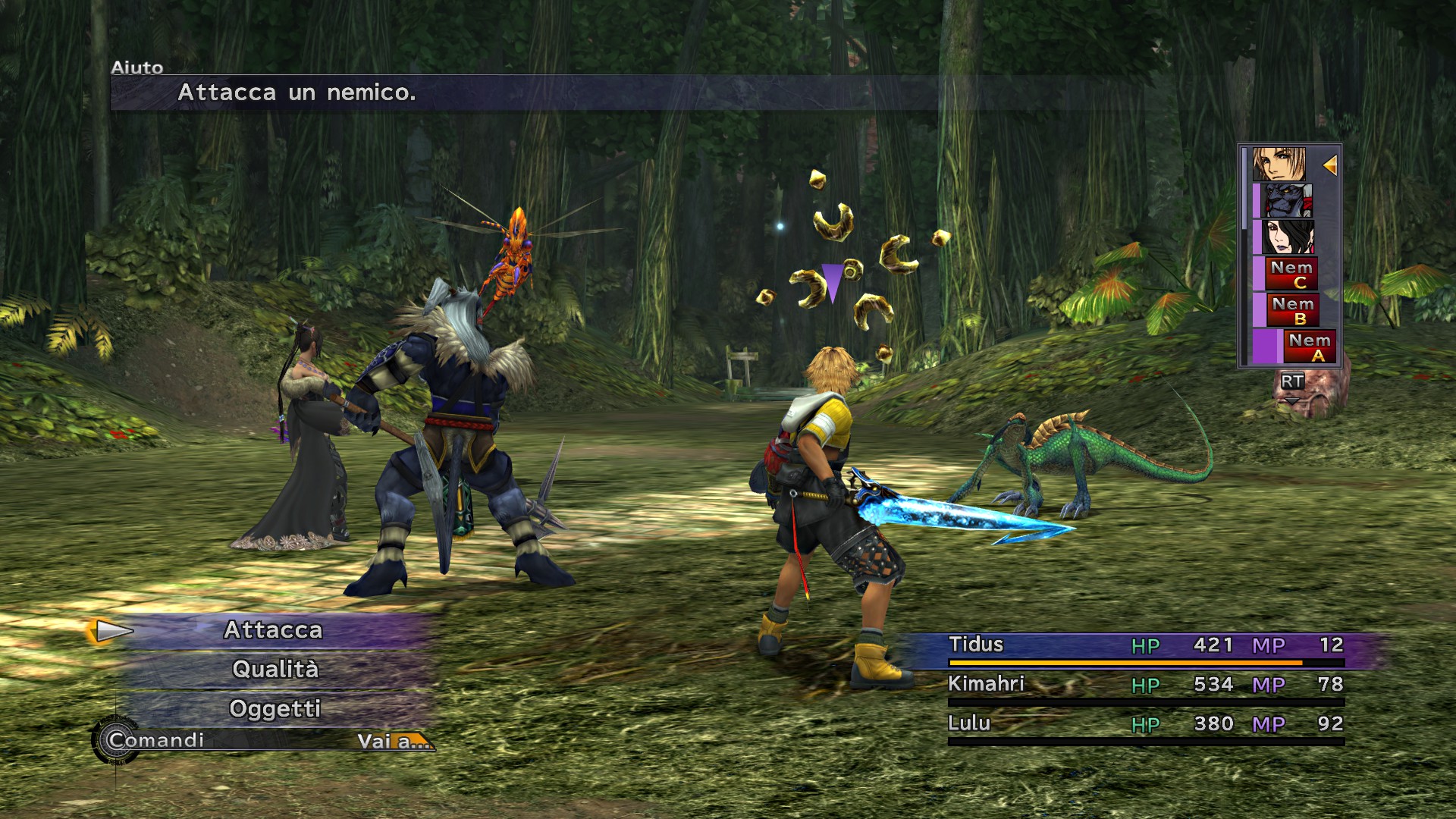Image resolution: width=1456 pixels, height=819 pixels.
Task: Select Tidus's party status row
Action: click(1145, 646)
